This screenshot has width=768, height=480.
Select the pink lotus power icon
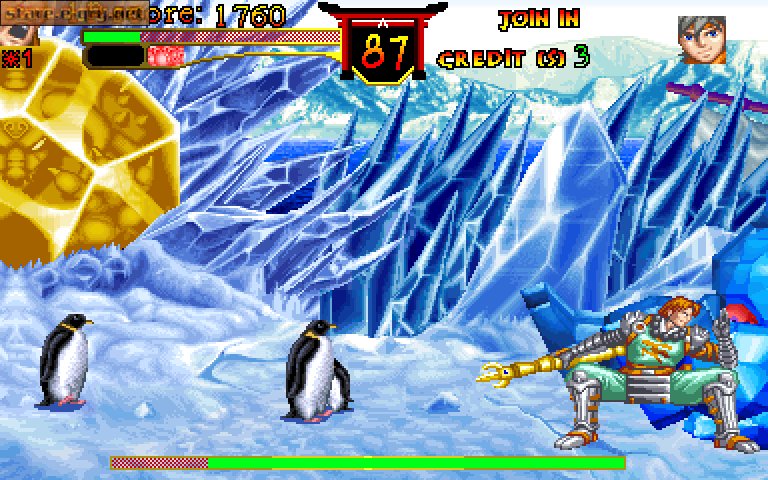click(161, 56)
